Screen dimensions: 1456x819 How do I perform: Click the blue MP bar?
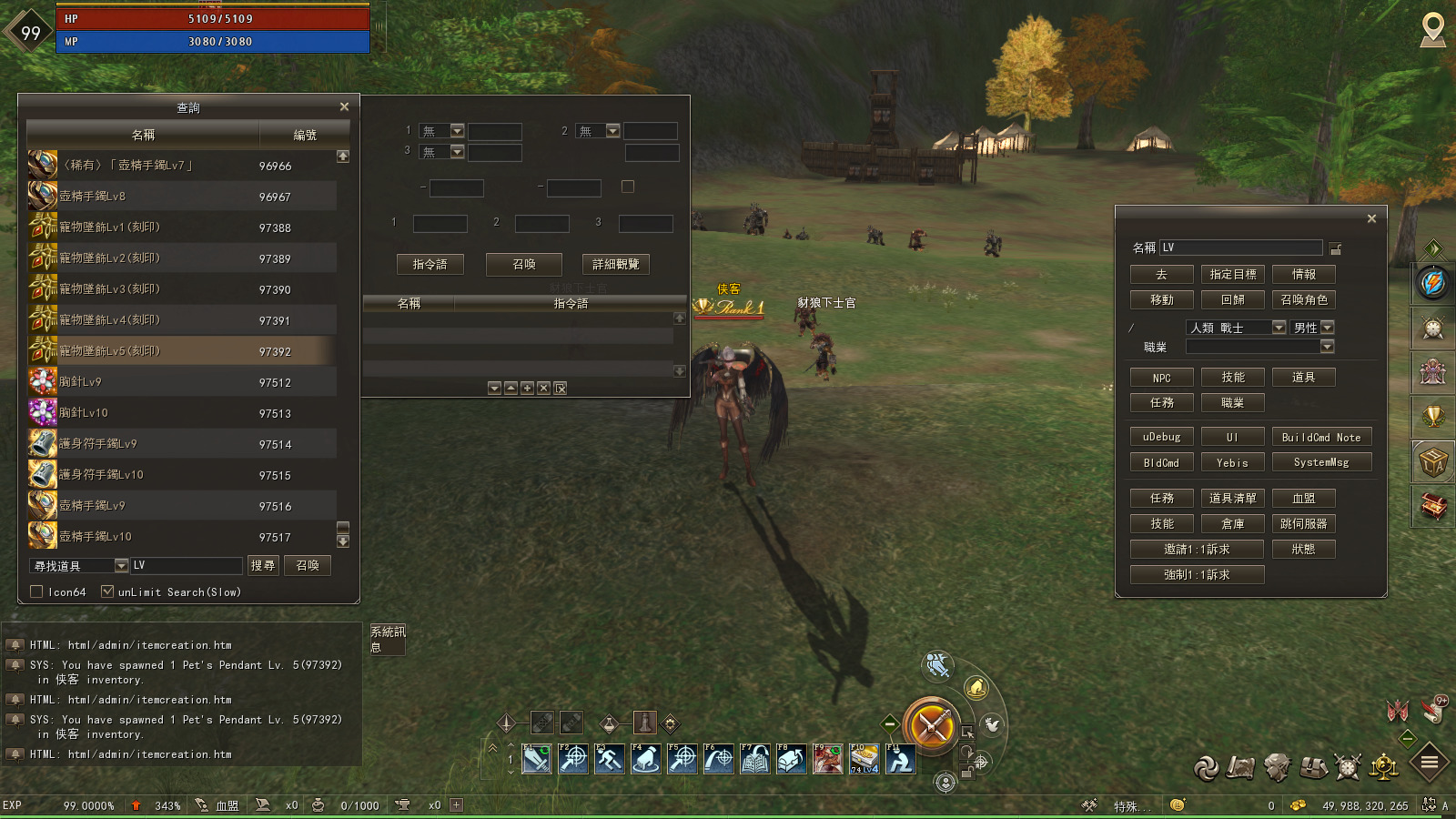tap(214, 40)
